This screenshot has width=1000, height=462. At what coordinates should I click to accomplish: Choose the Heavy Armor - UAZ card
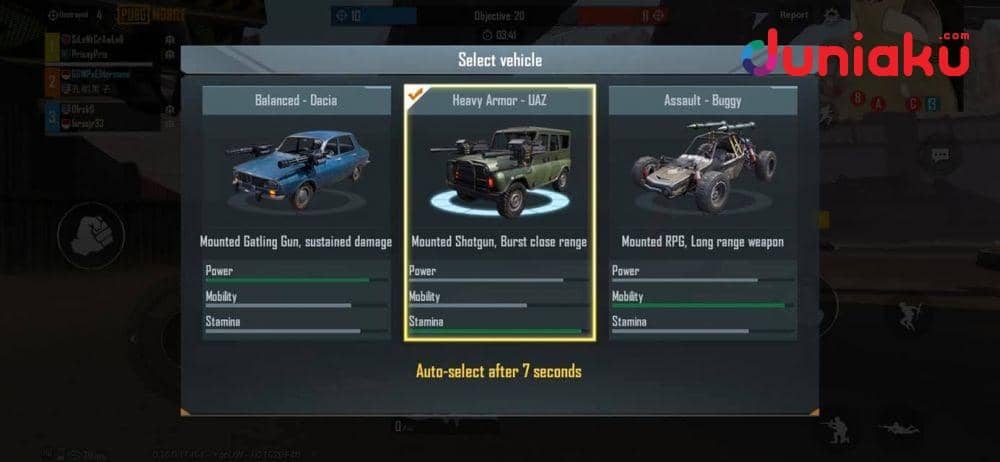(499, 212)
